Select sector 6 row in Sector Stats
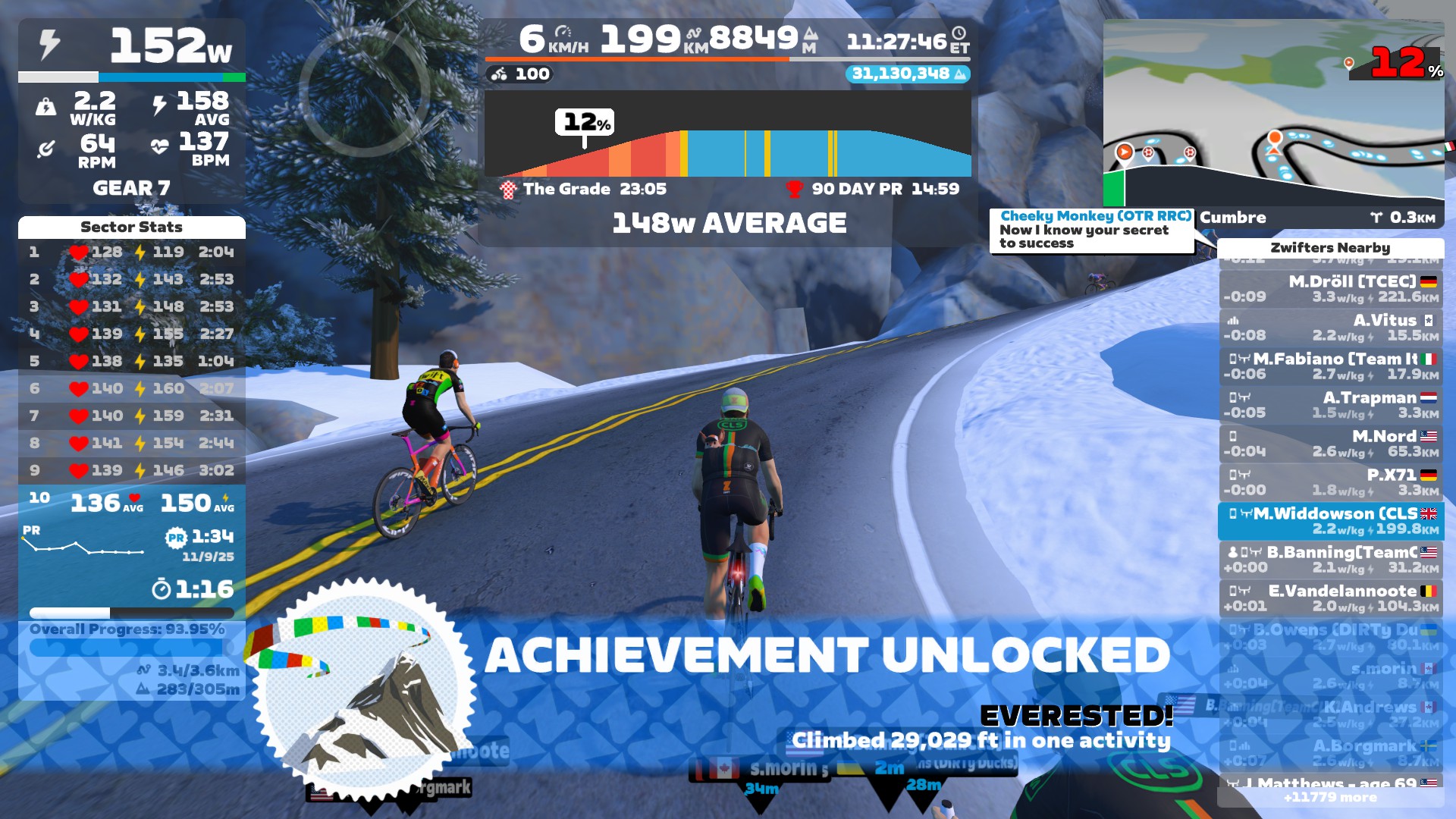 pyautogui.click(x=131, y=388)
